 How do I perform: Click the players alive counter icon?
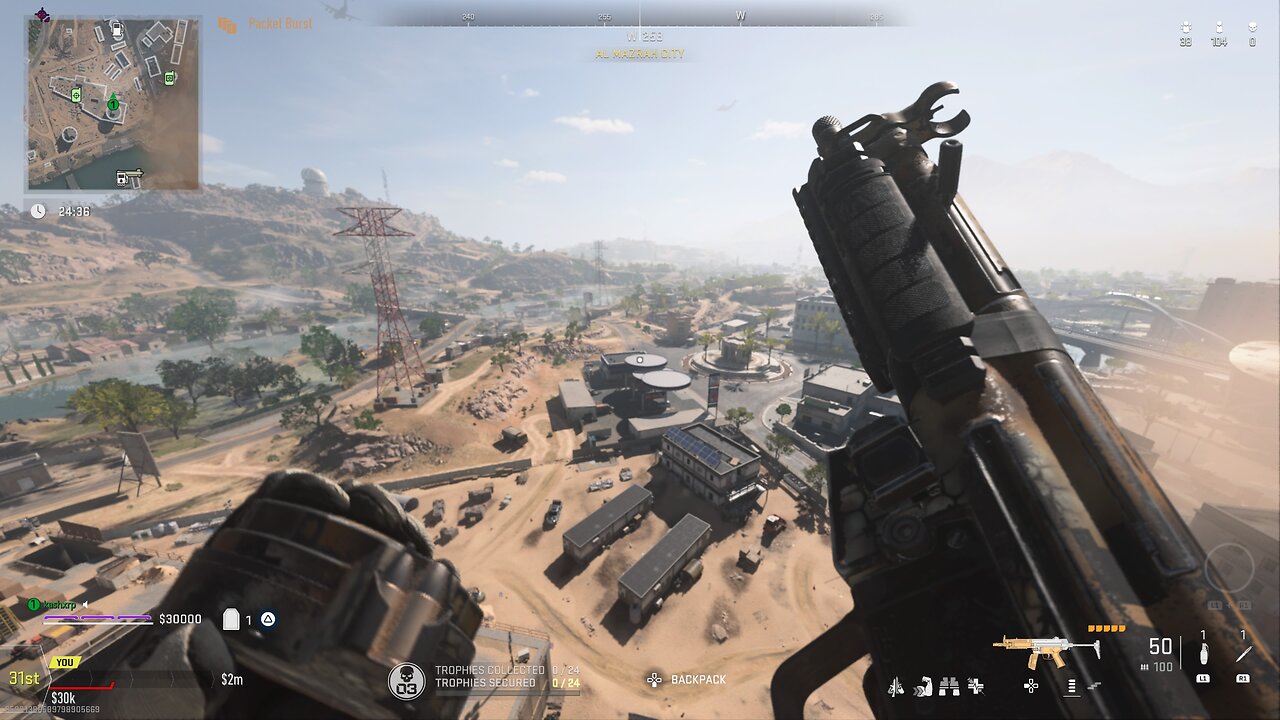coord(1219,26)
